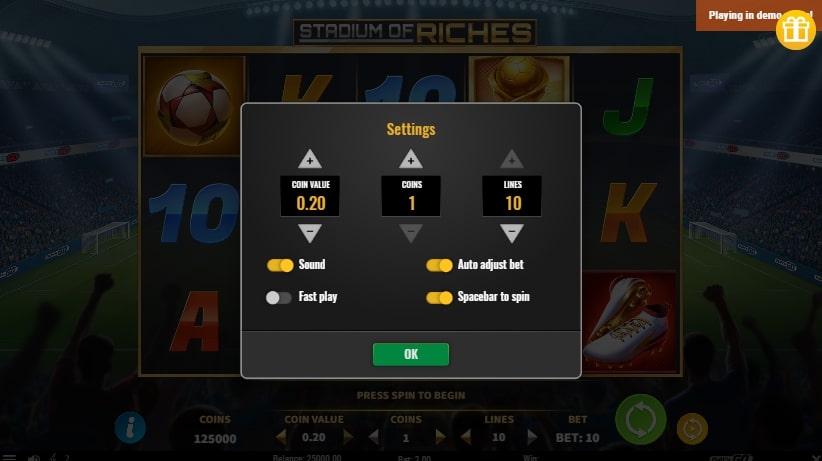
Task: Confirm settings with the OK button
Action: [x=410, y=354]
